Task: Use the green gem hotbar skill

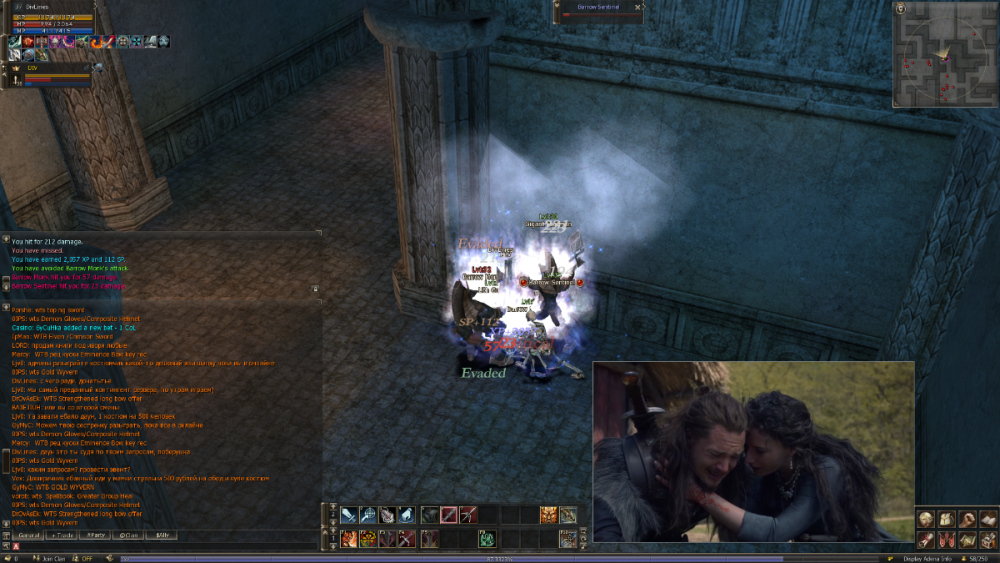Action: click(x=487, y=539)
